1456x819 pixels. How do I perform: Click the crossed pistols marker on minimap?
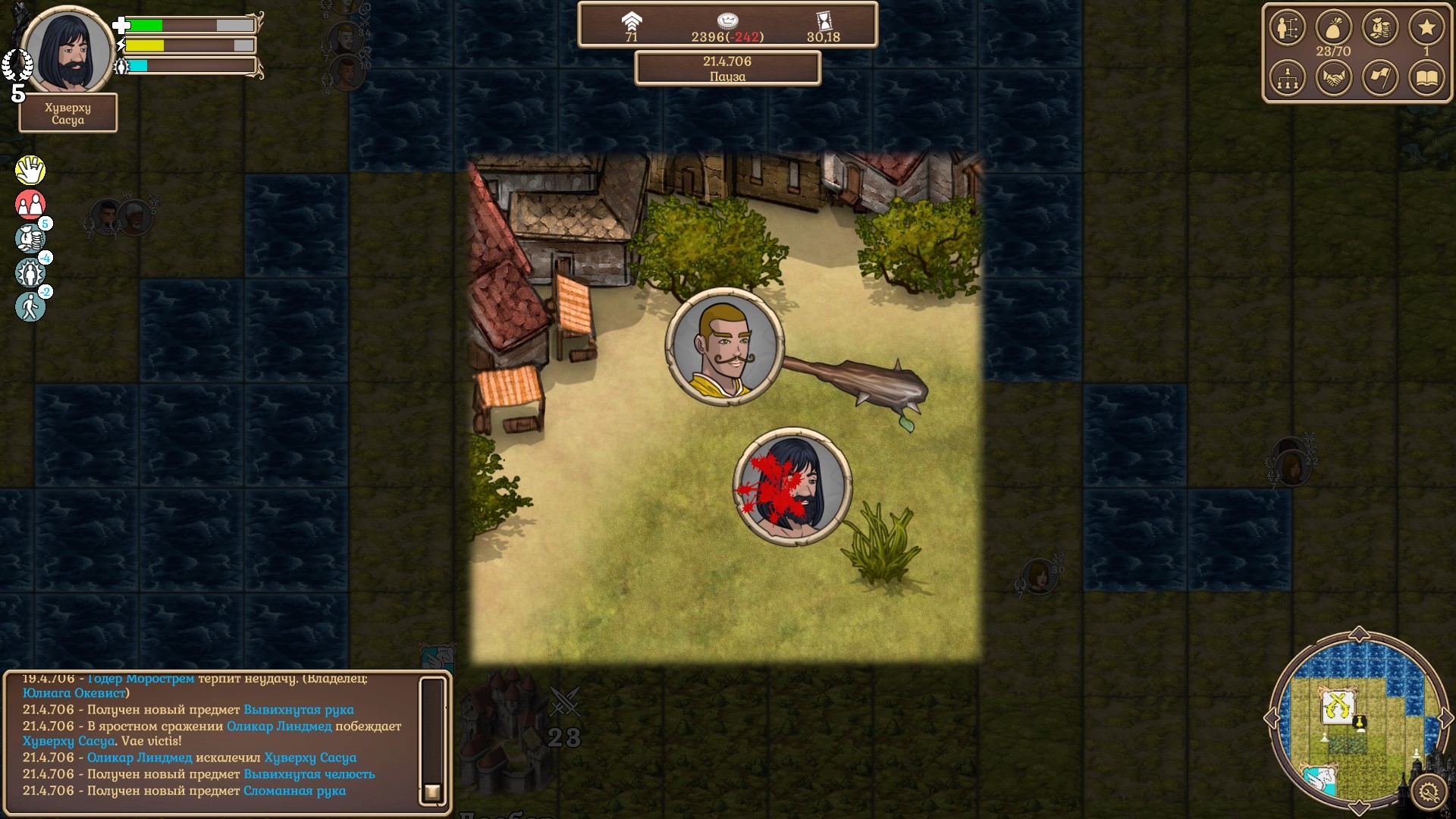[1338, 705]
